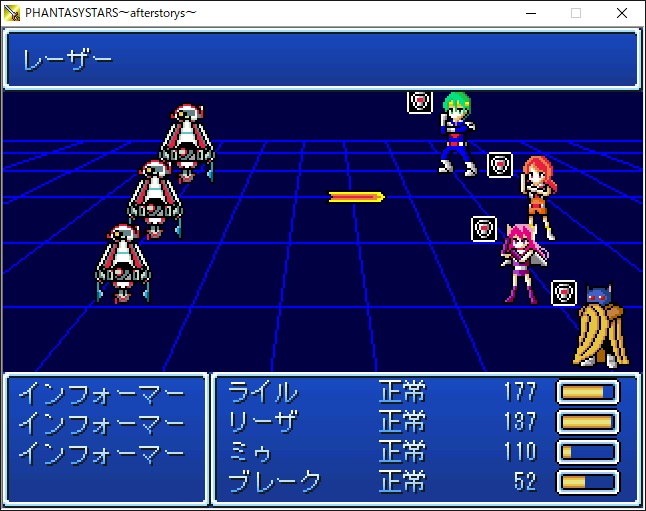
Task: Select ライル in the party list
Action: [x=263, y=391]
